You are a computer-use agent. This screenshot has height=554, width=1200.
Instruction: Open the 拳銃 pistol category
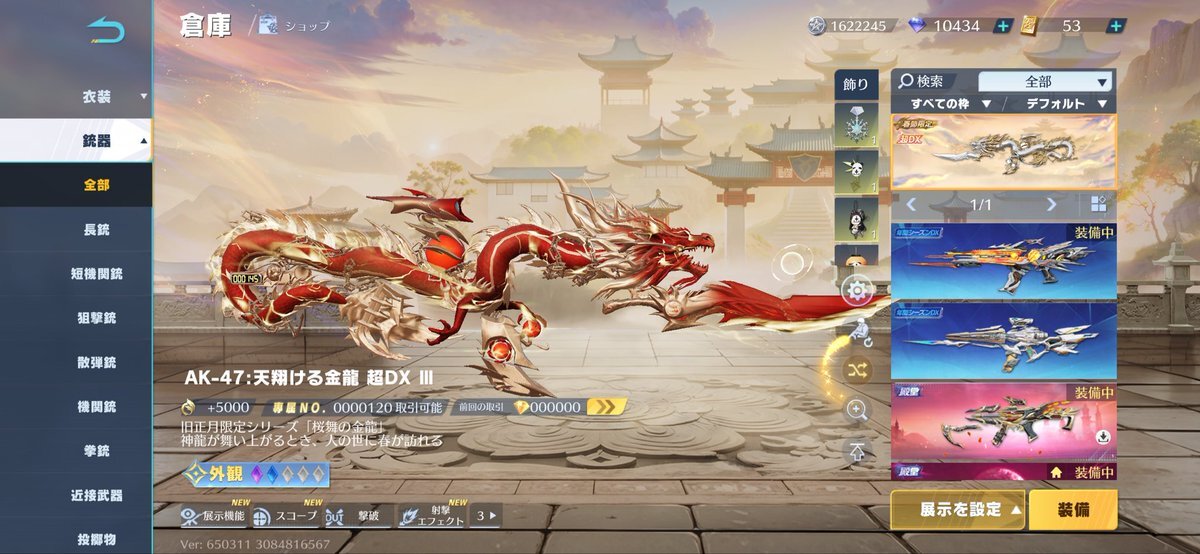(x=97, y=451)
